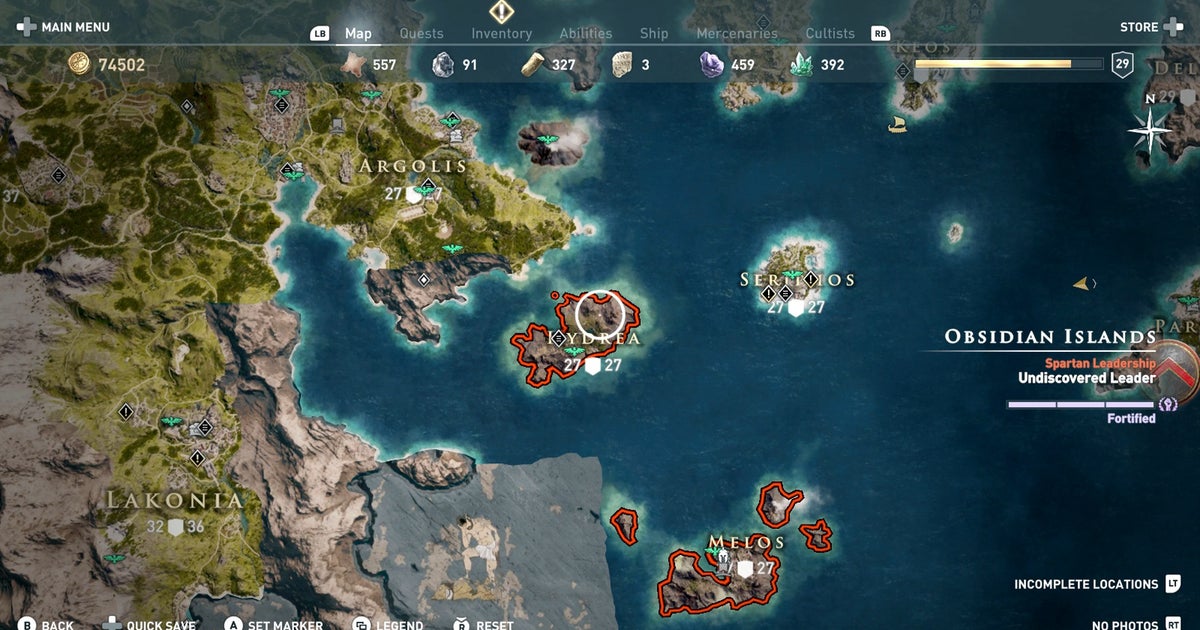Viewport: 1200px width, 630px height.
Task: Switch to the Quests tab
Action: point(421,33)
